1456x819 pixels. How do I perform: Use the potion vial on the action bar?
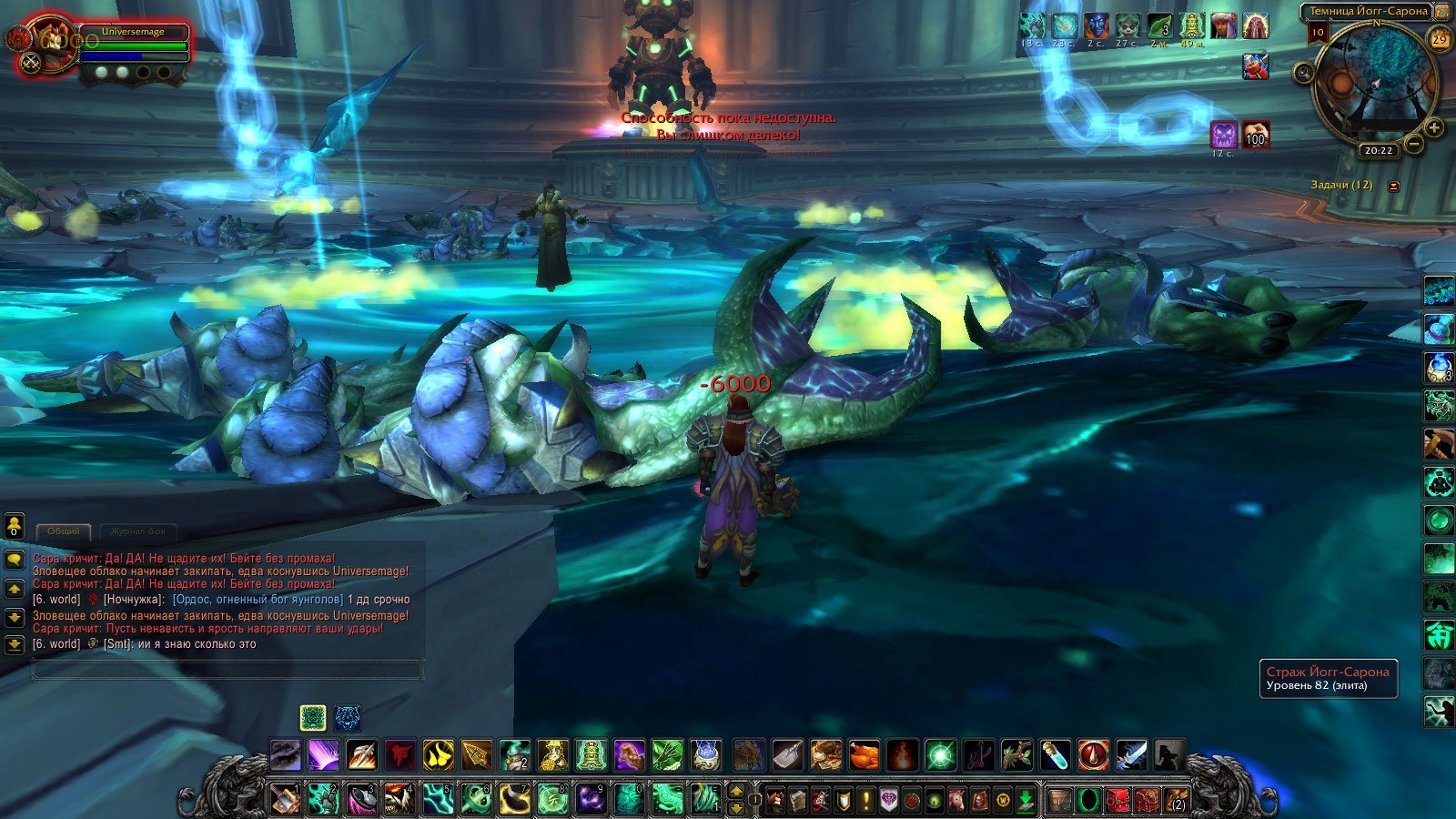[1056, 754]
